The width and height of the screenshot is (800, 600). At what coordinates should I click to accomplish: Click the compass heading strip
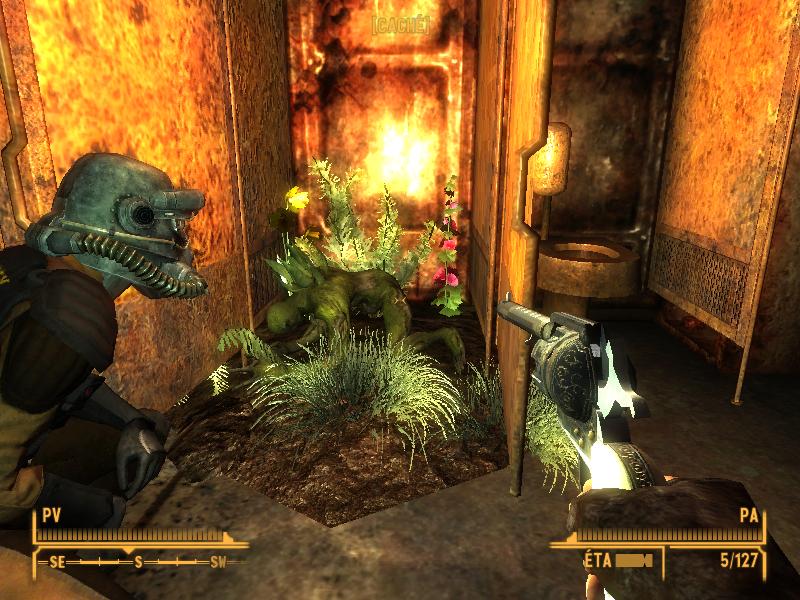(138, 562)
